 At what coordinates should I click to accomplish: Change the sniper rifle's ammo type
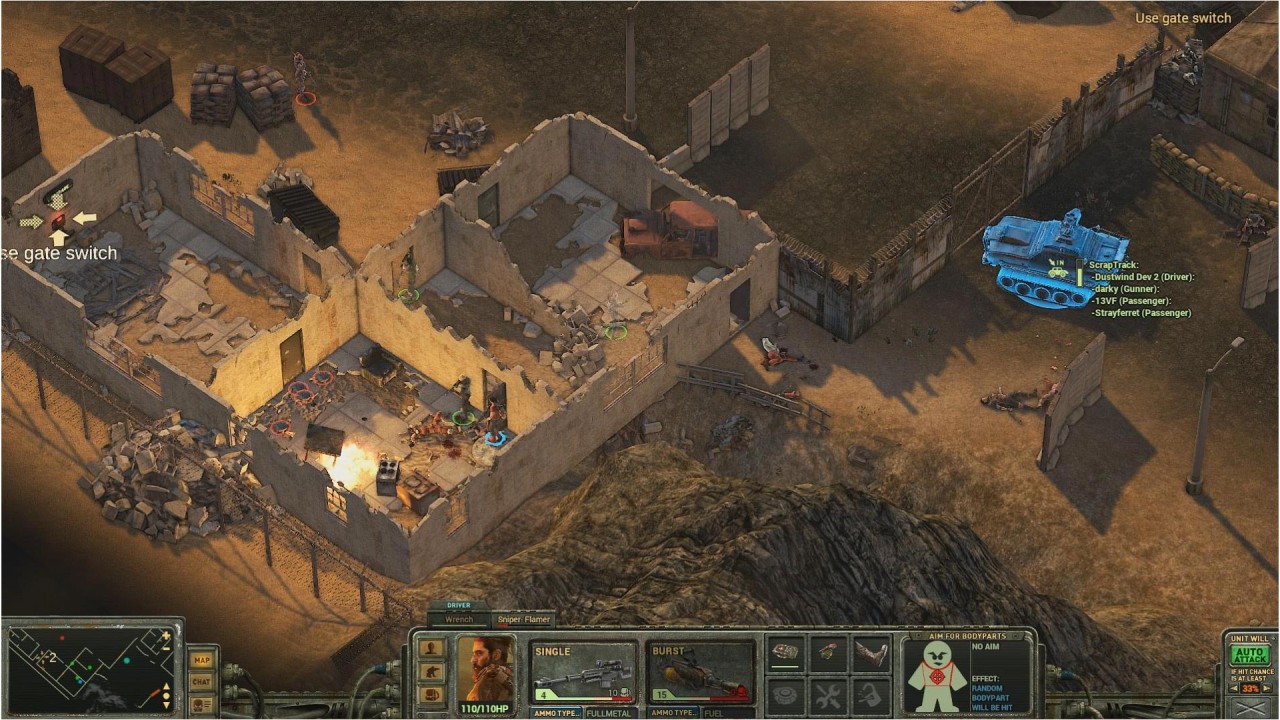[x=556, y=713]
